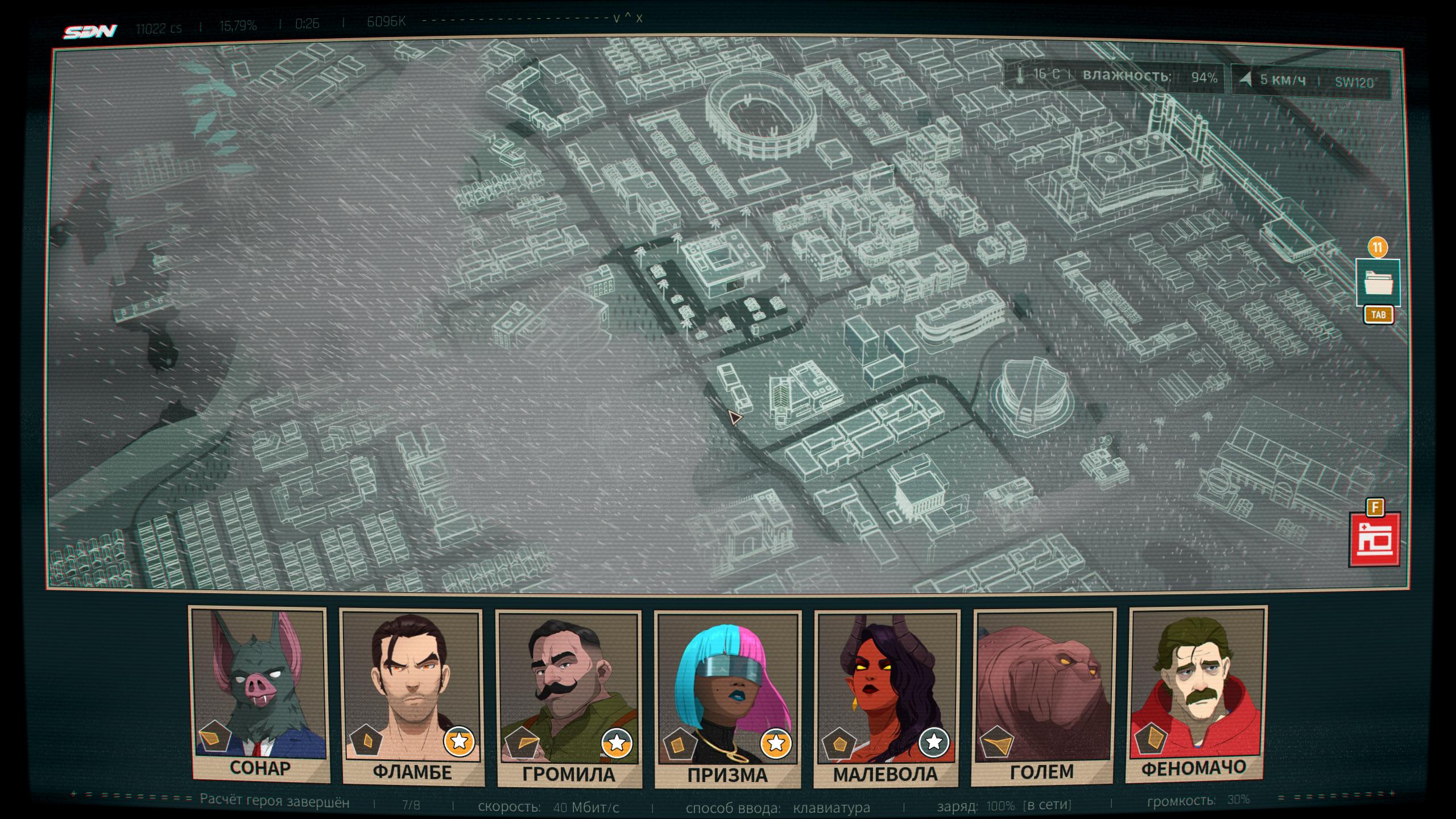1456x819 pixels.
Task: Select the Сонар hero card
Action: (259, 694)
